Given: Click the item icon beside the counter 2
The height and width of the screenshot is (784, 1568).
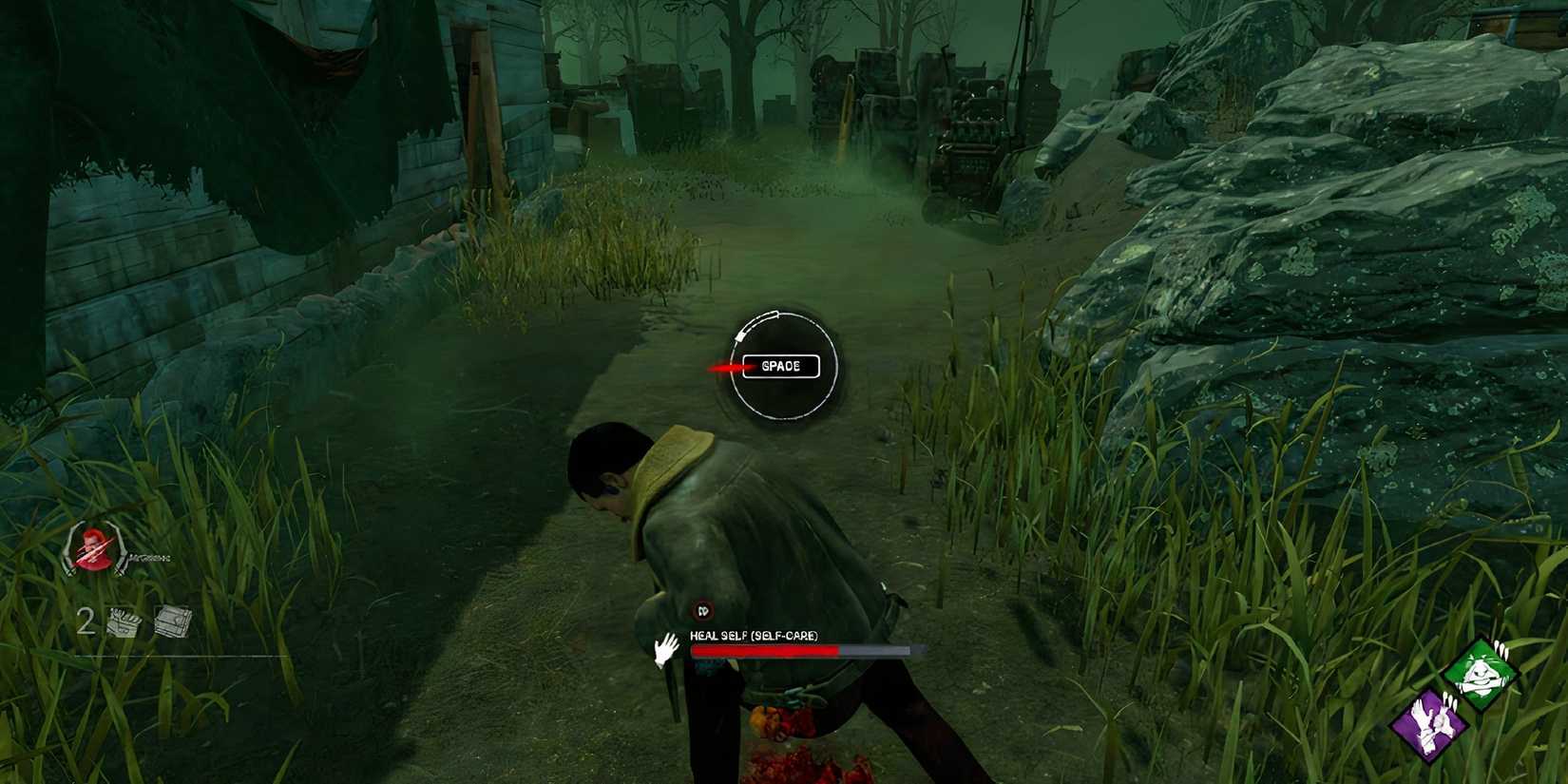Looking at the screenshot, I should point(122,621).
